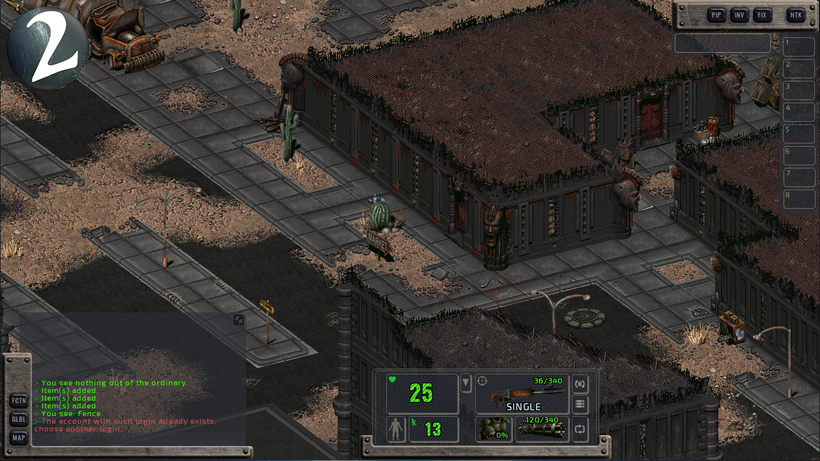Click the HTK button
Viewport: 820px width, 461px height.
pos(796,15)
